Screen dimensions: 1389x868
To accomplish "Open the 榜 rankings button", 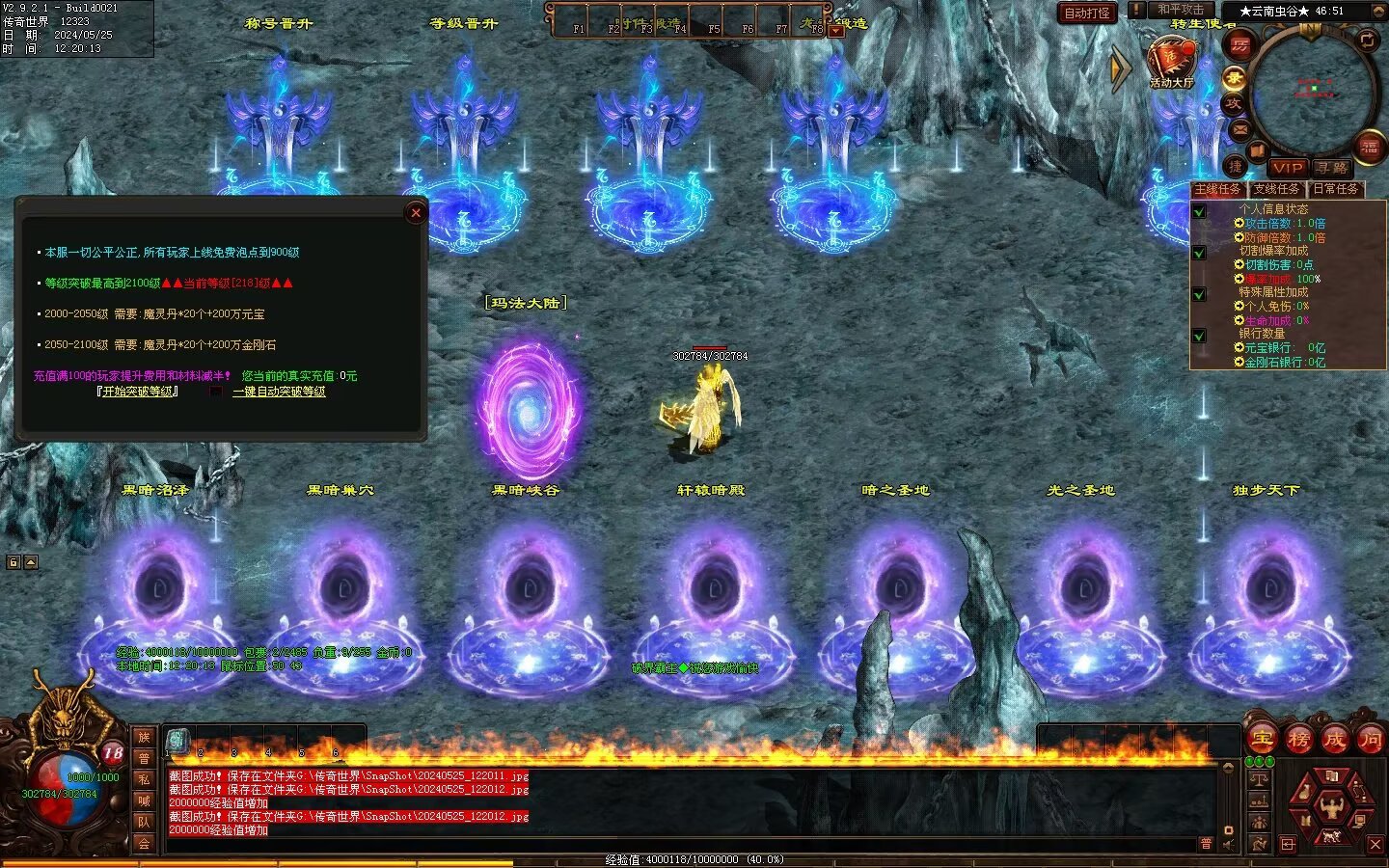I will 1298,740.
